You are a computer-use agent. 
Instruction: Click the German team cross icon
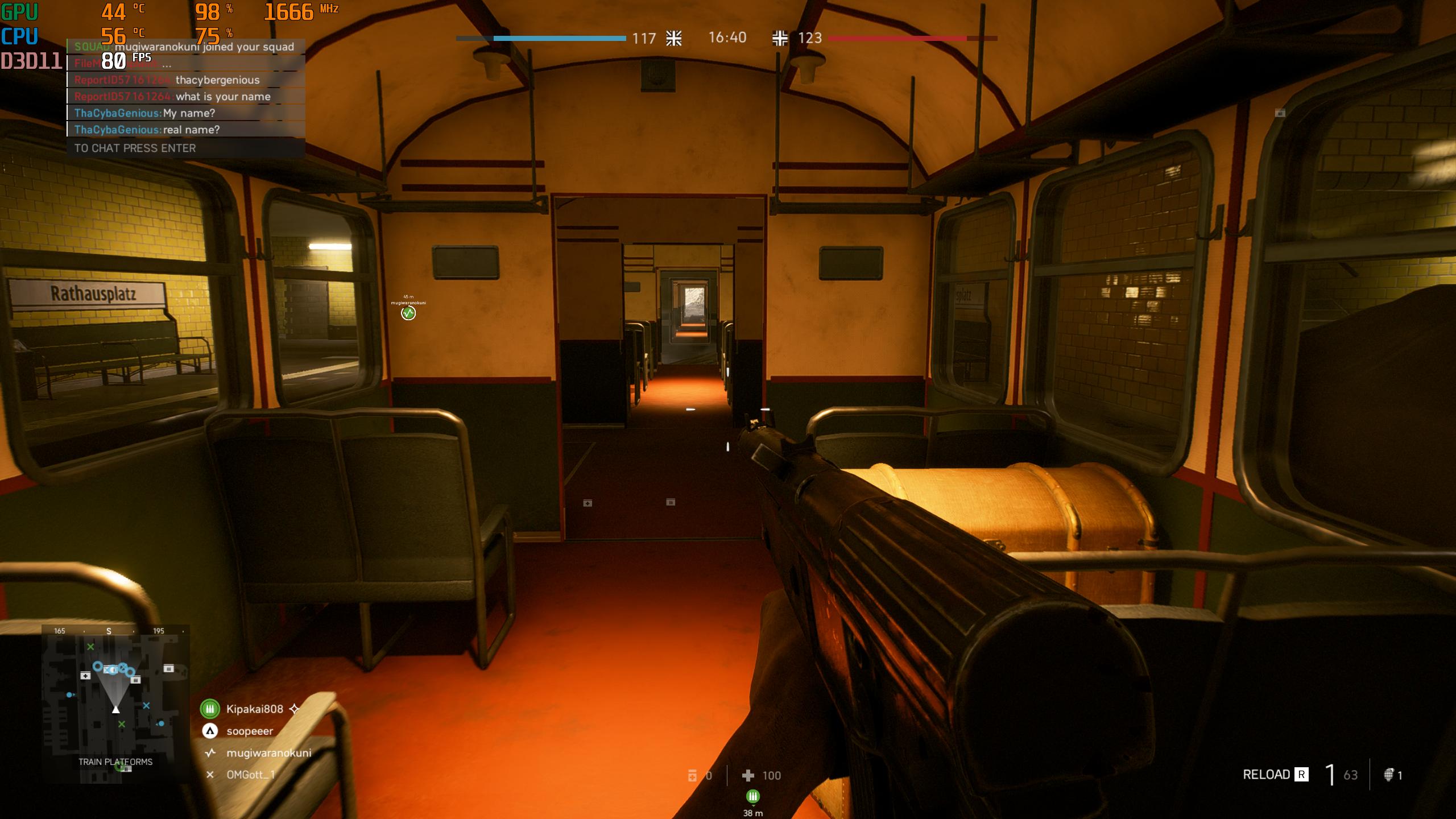(x=780, y=38)
